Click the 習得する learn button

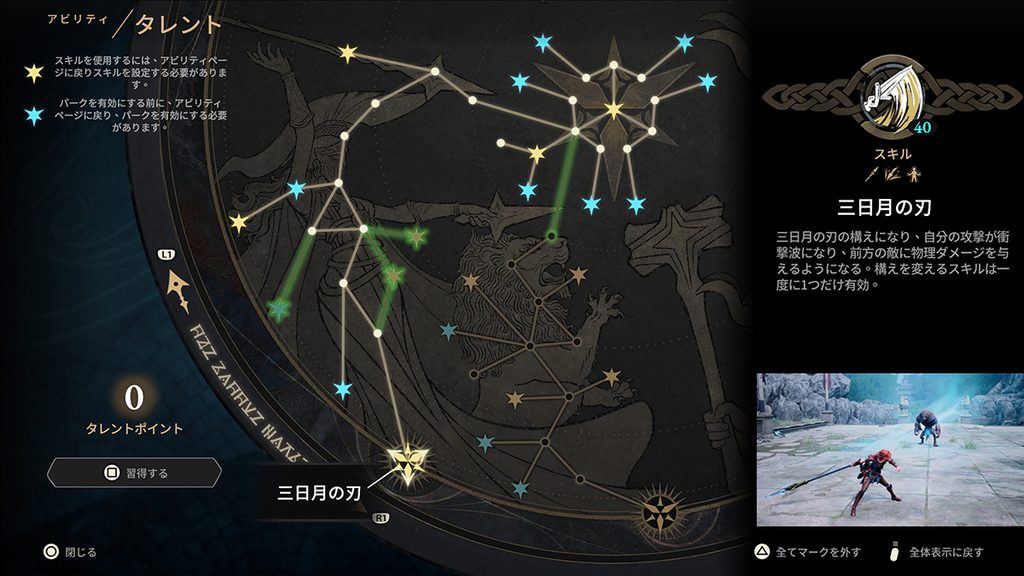click(133, 472)
